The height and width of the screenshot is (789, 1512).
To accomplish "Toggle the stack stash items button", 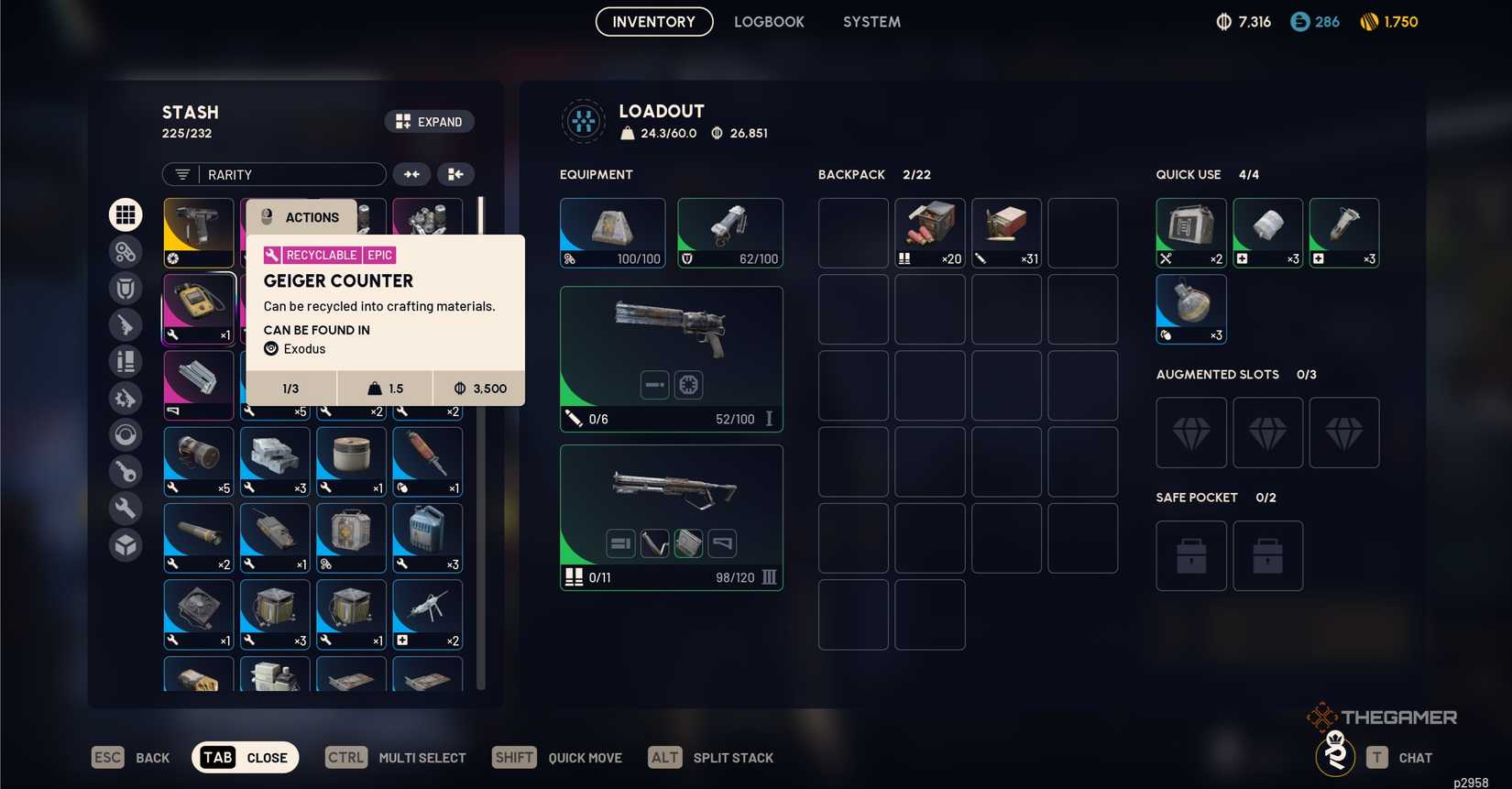I will pos(455,174).
